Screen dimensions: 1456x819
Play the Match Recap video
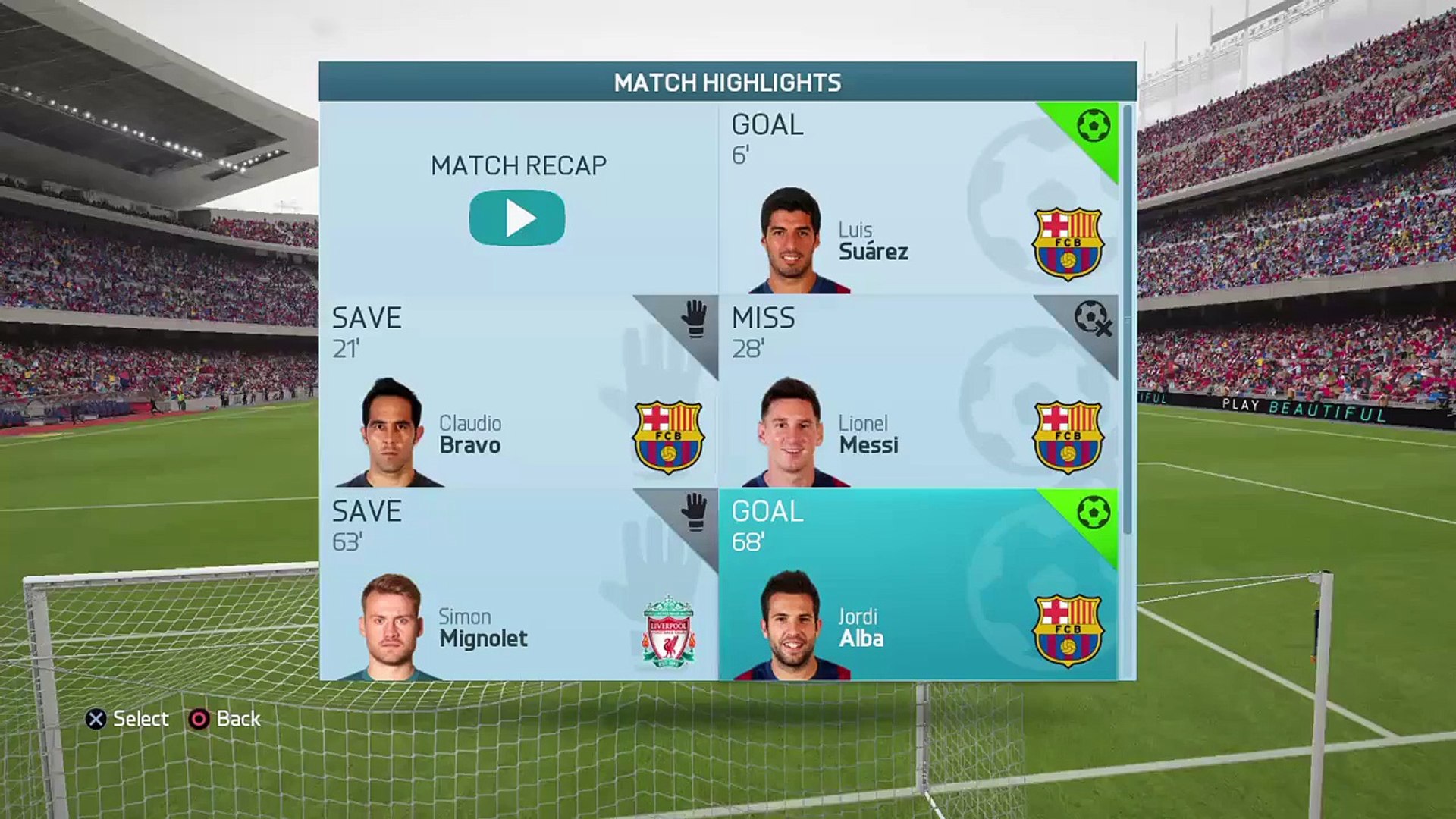[x=517, y=218]
